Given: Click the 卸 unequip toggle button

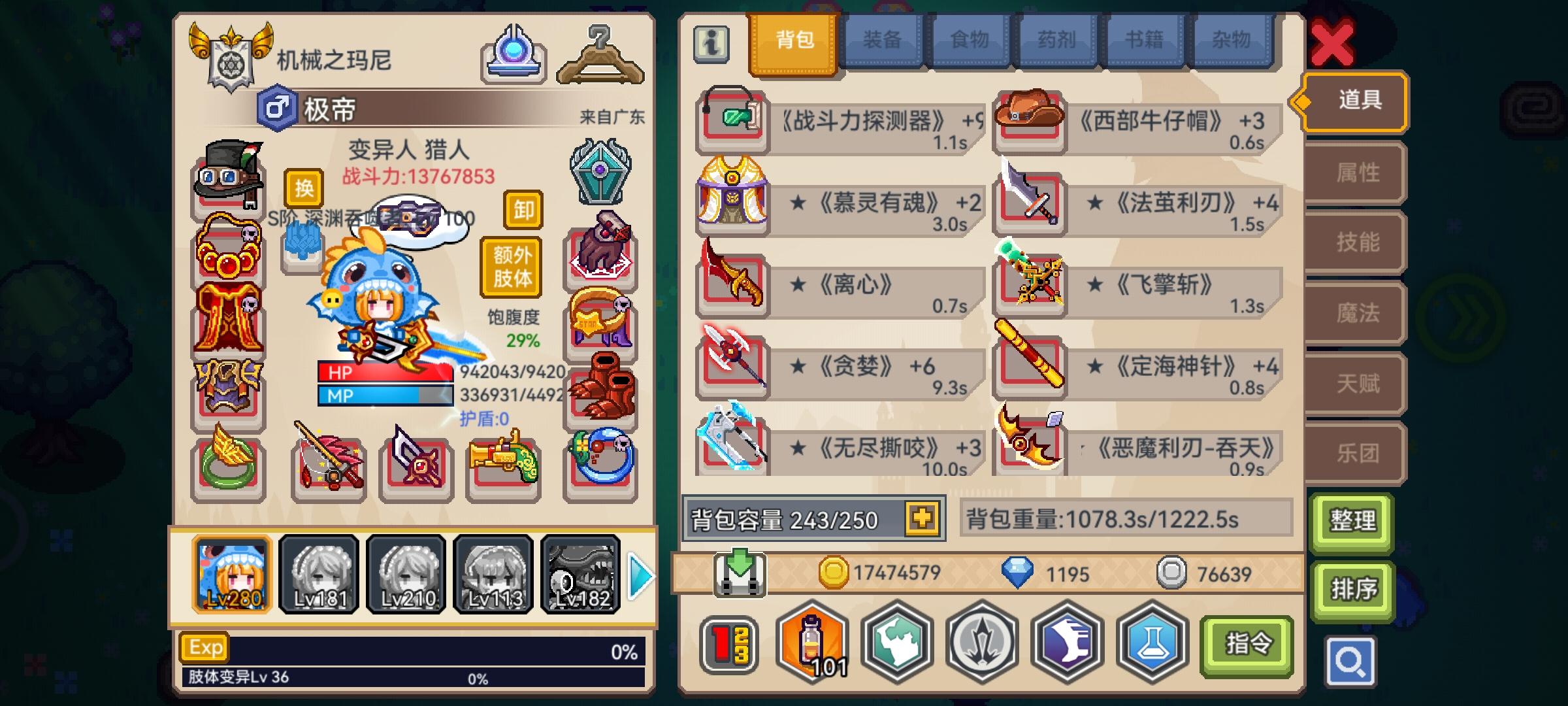Looking at the screenshot, I should click(524, 210).
